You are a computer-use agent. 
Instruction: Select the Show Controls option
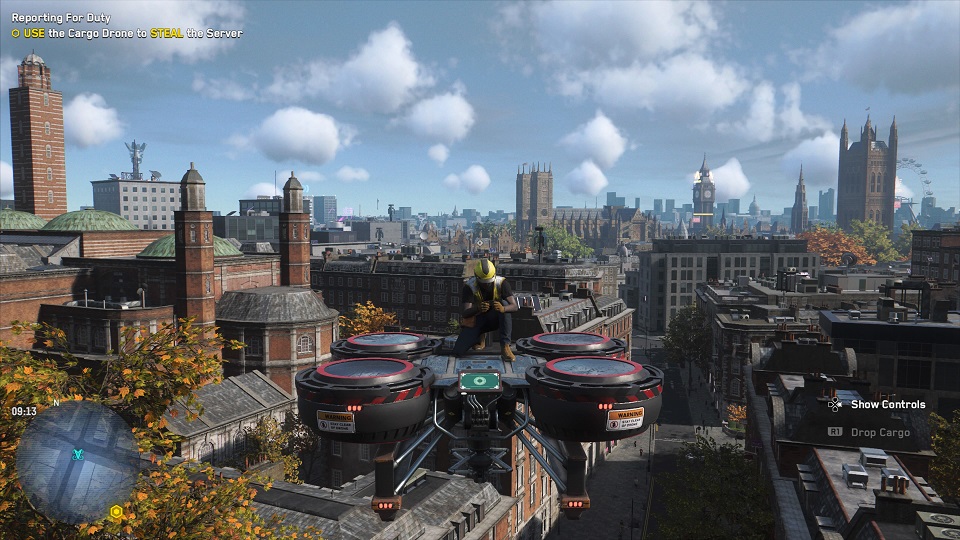point(887,404)
